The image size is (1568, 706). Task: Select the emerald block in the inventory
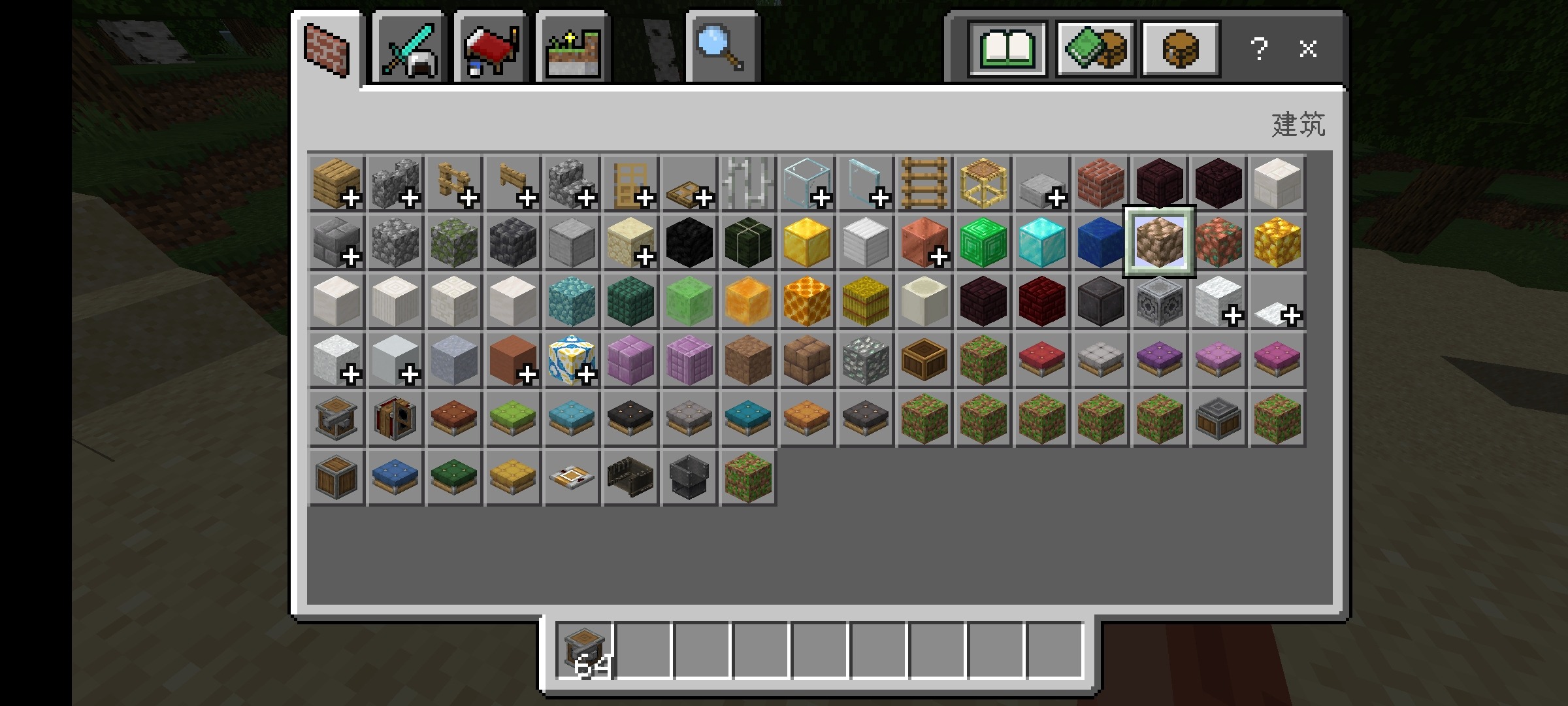point(983,243)
